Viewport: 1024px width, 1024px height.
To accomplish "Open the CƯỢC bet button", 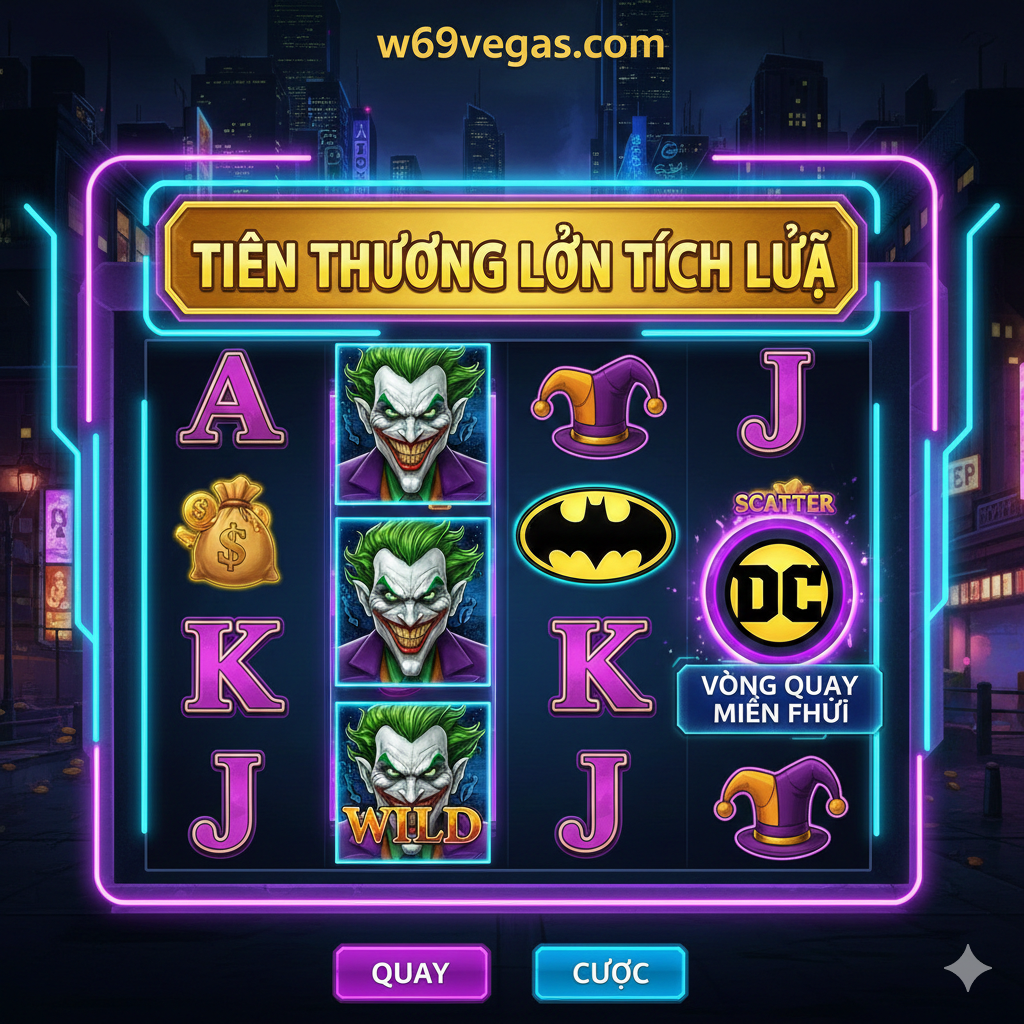I will tap(610, 972).
